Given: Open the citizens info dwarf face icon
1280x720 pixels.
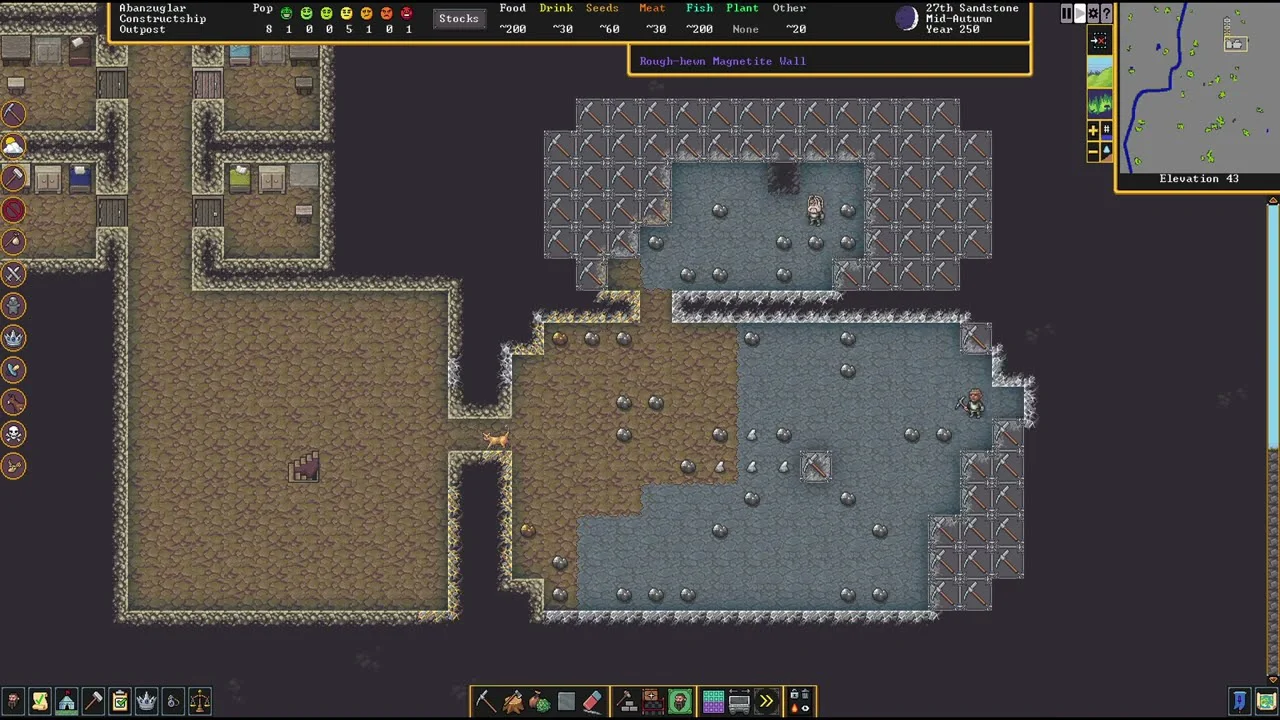Looking at the screenshot, I should pyautogui.click(x=13, y=702).
